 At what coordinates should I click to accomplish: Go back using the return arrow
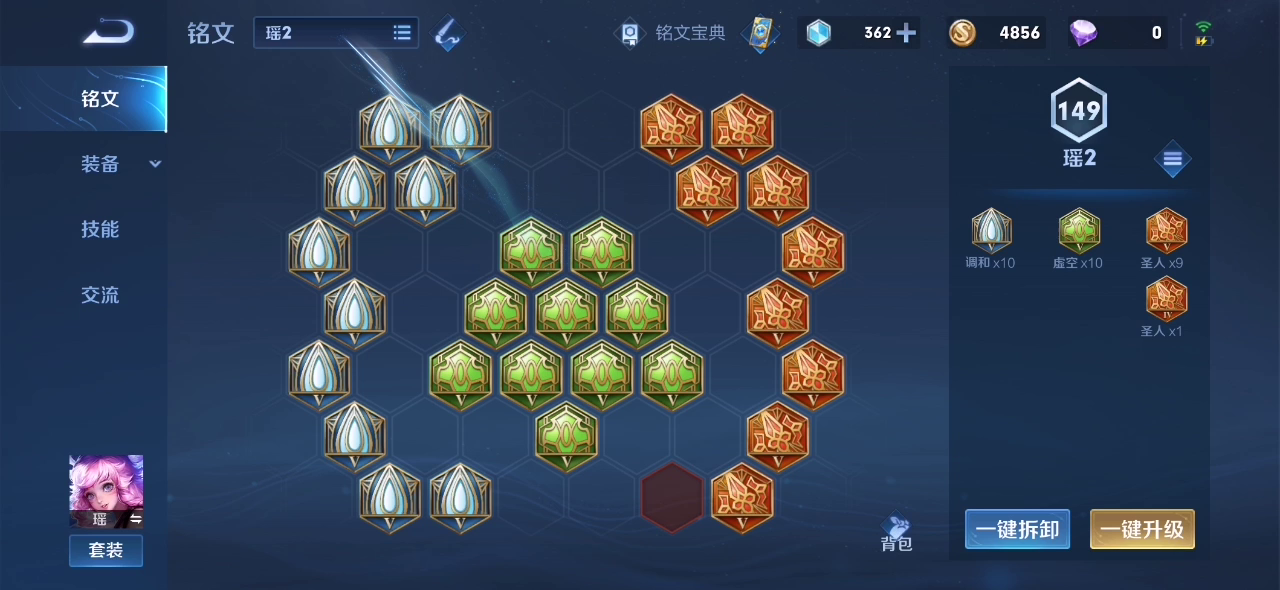coord(108,33)
